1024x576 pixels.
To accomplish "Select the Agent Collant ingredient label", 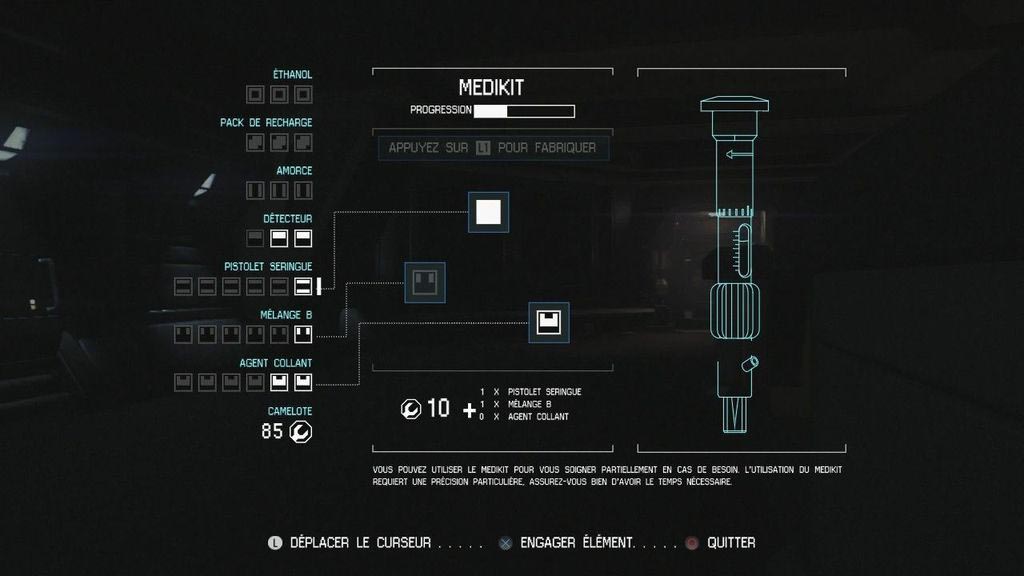I will pos(276,363).
